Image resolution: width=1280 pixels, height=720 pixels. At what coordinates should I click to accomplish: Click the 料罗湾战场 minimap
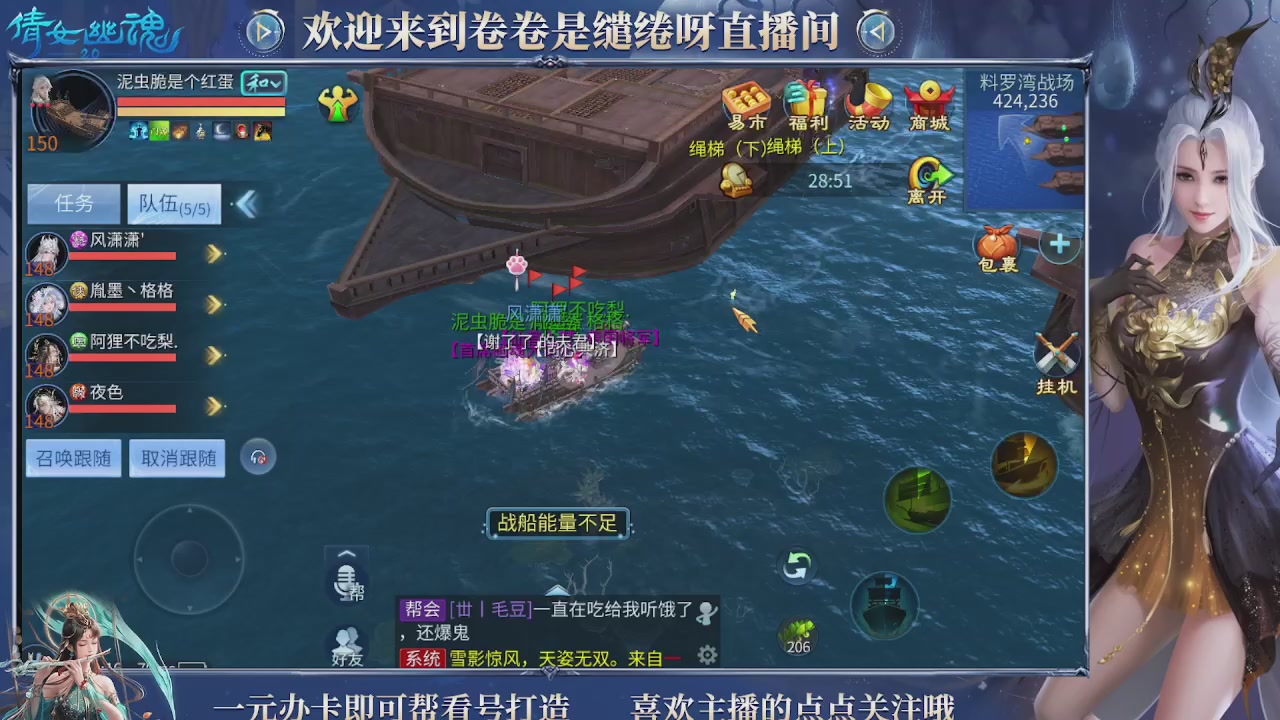[x=1020, y=140]
